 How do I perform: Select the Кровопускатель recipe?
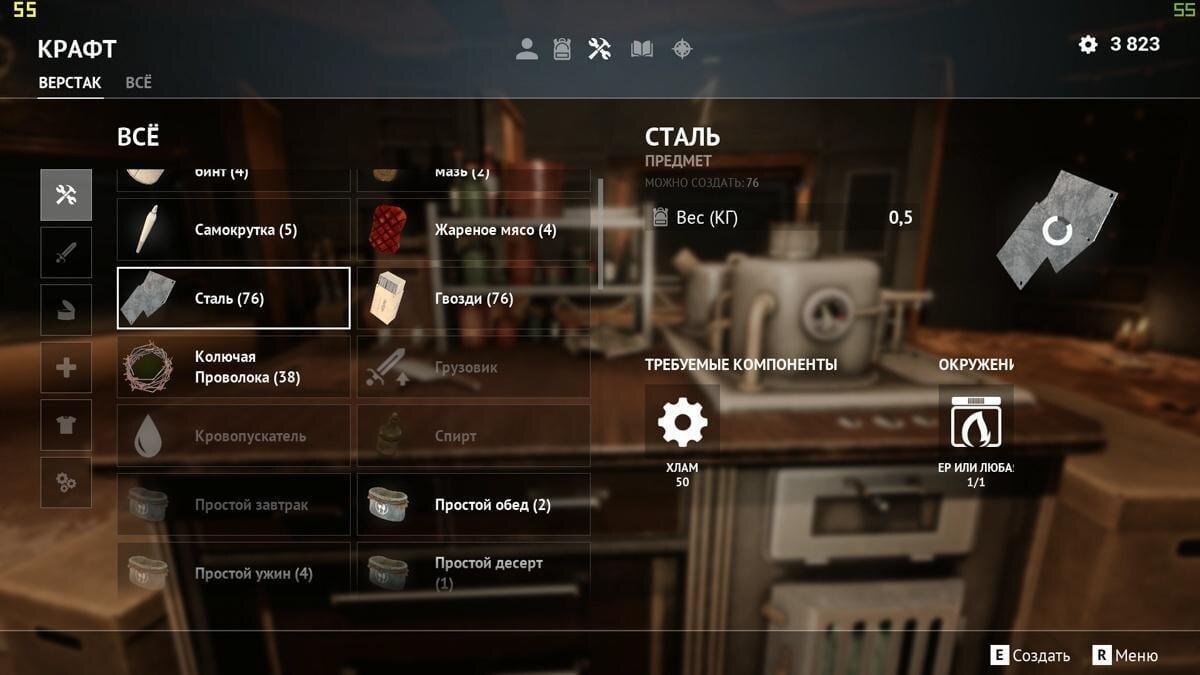(234, 436)
